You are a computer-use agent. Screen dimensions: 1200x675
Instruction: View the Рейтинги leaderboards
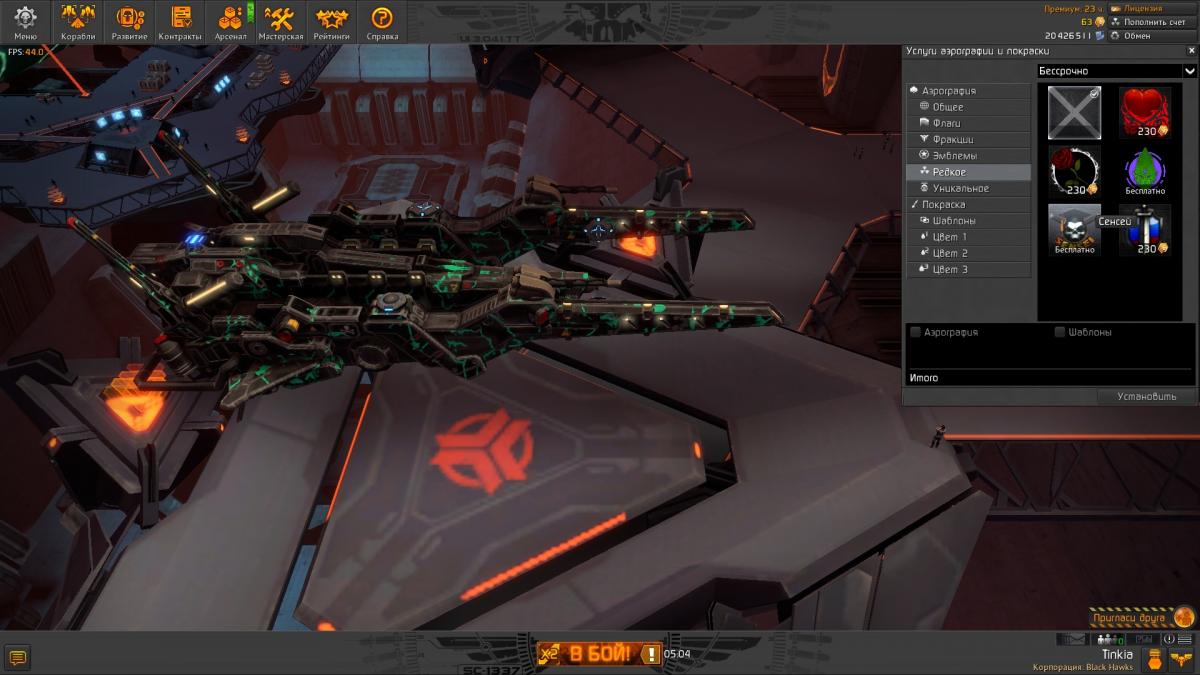click(331, 22)
